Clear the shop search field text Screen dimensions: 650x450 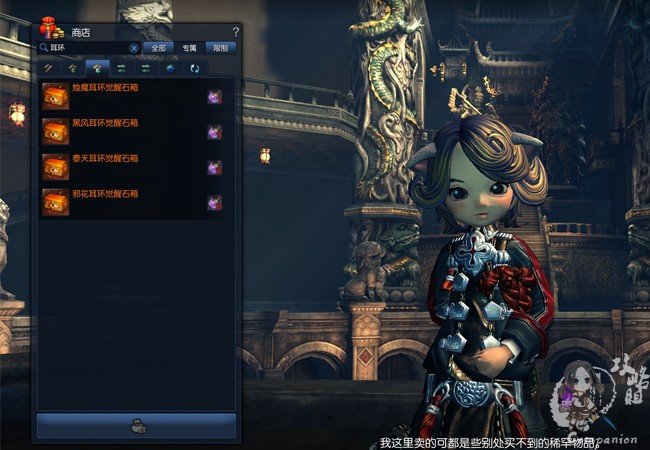[134, 47]
